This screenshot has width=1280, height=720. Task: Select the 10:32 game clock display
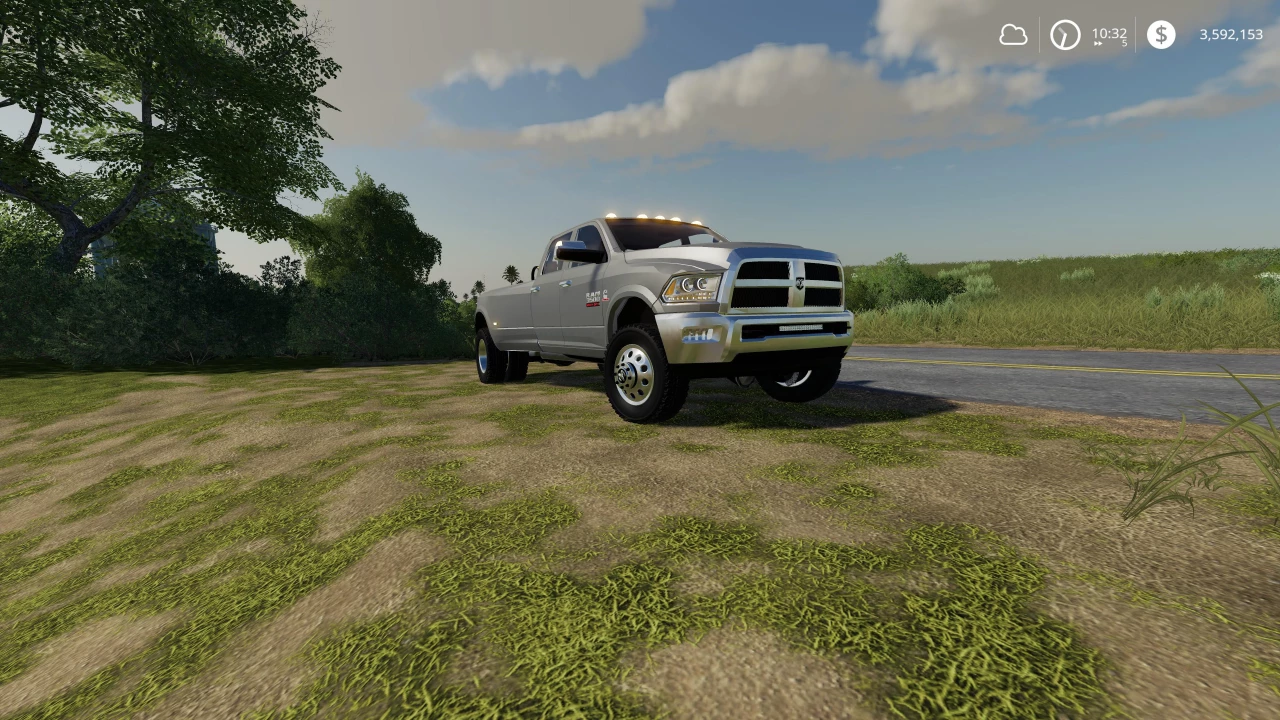pos(1108,33)
